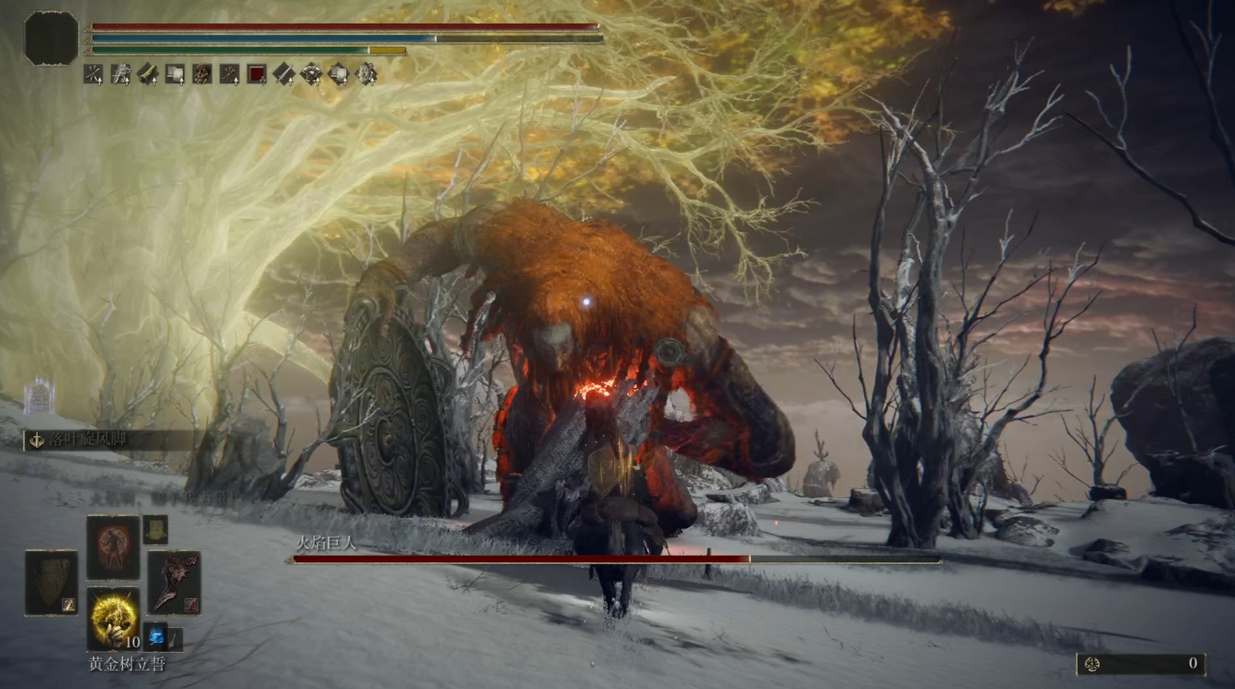Select the memorized spell slot with humanoid figure

112,547
